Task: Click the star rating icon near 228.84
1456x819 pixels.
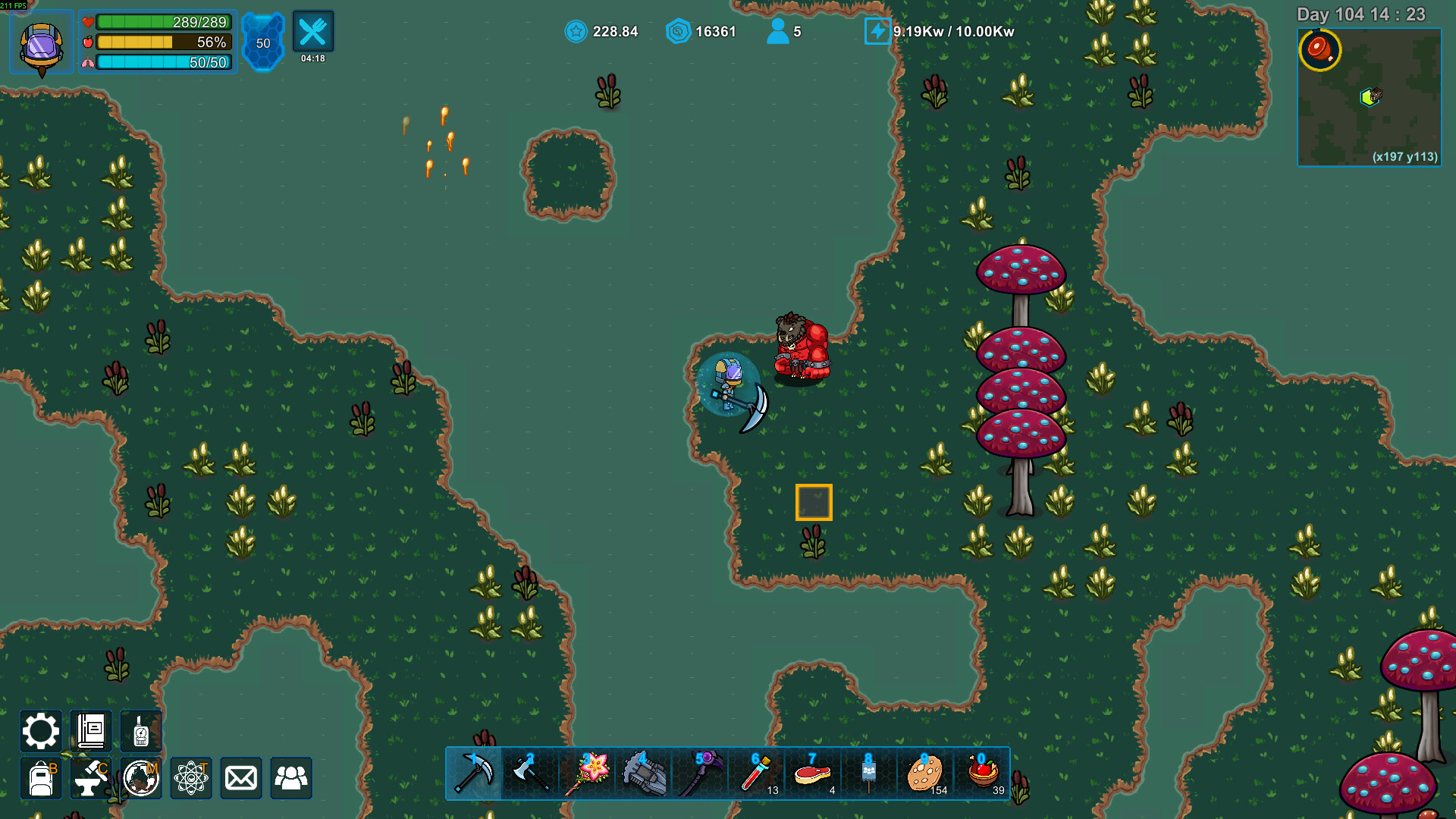Action: point(576,32)
